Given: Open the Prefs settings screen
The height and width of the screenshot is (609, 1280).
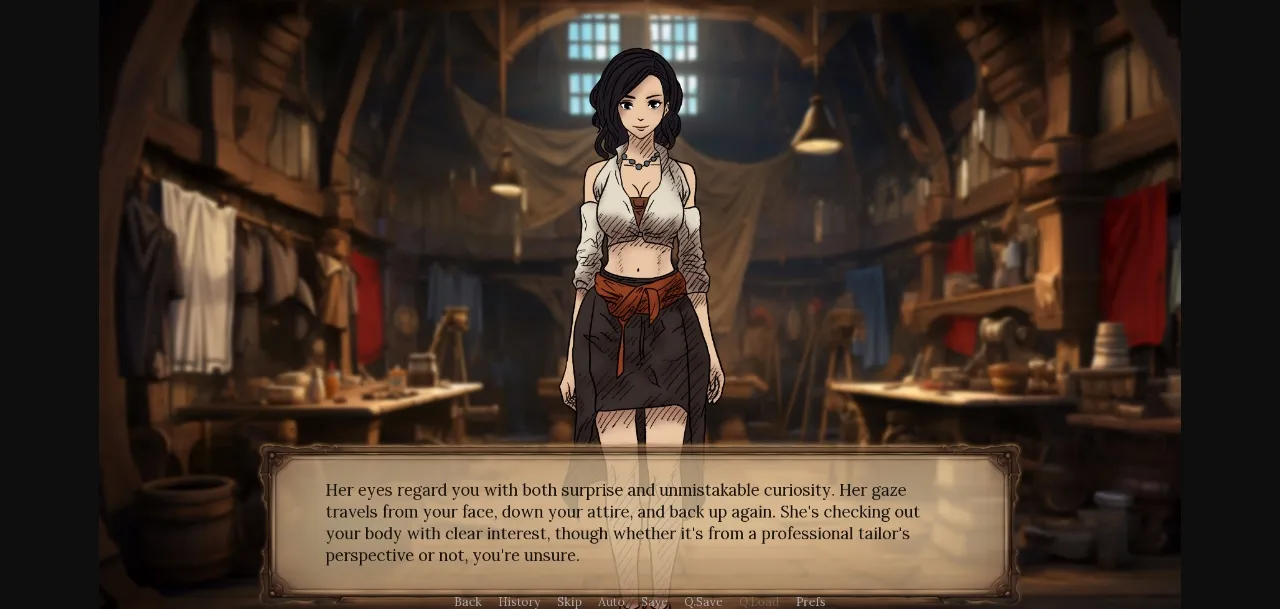Looking at the screenshot, I should [810, 602].
